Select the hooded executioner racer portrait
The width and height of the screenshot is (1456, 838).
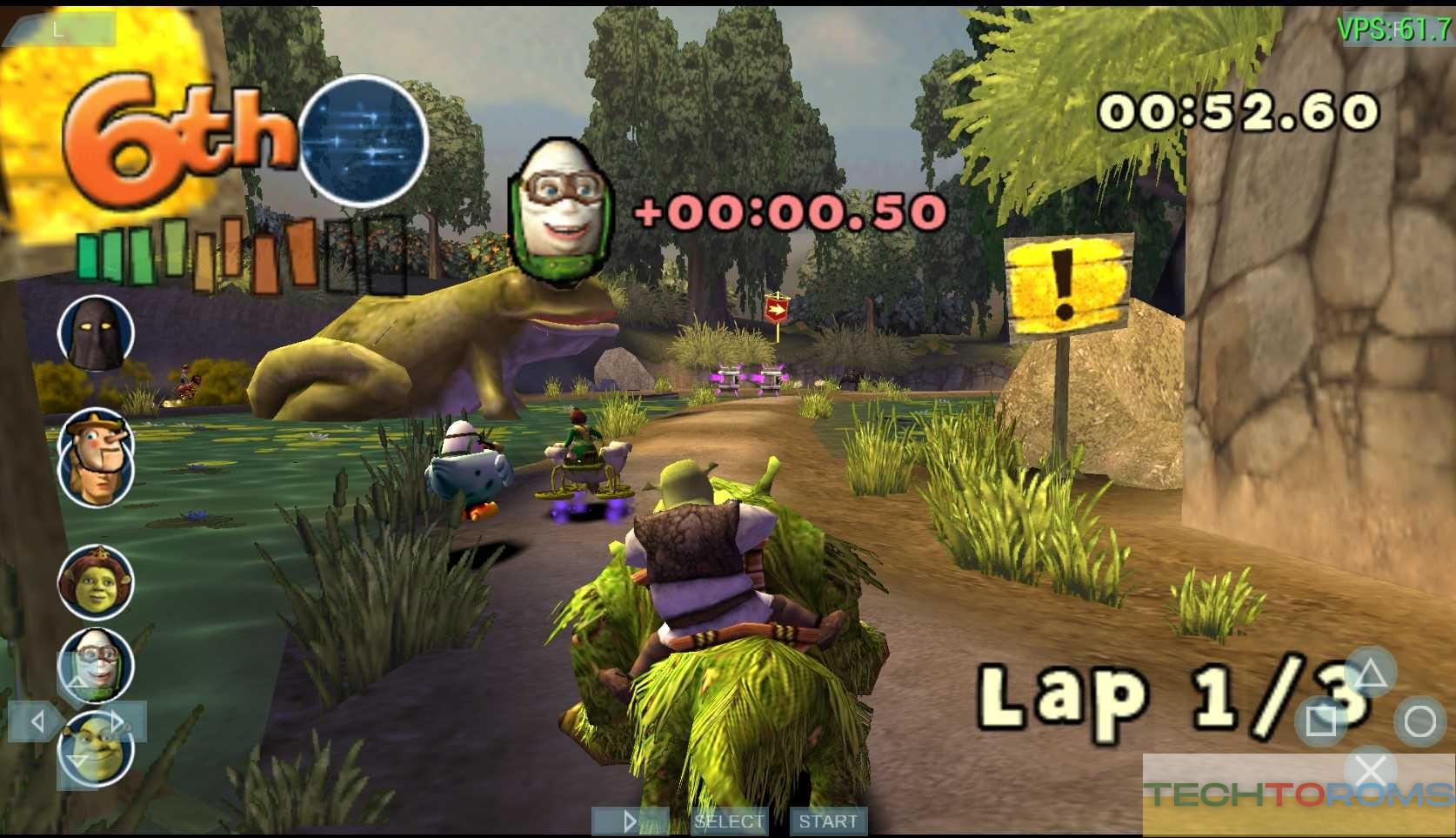[96, 334]
